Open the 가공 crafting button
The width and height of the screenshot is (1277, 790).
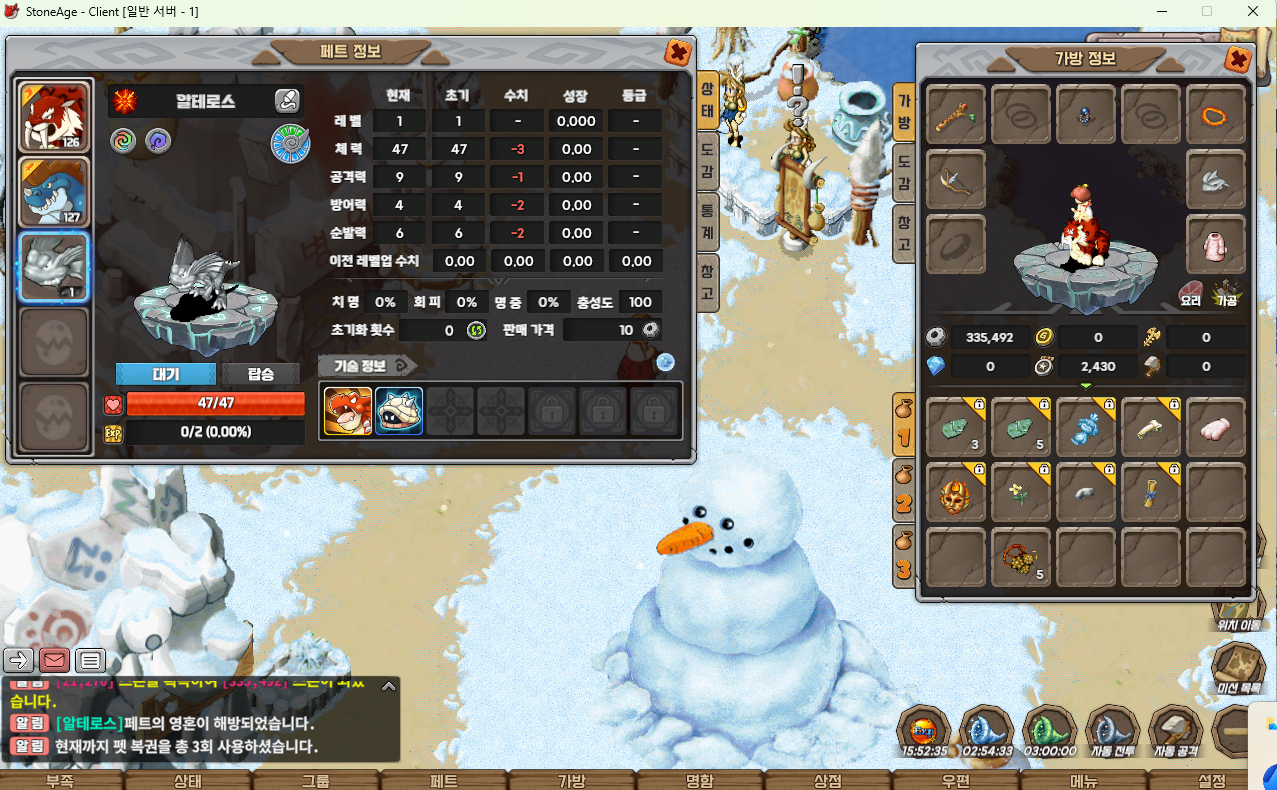tap(1225, 294)
